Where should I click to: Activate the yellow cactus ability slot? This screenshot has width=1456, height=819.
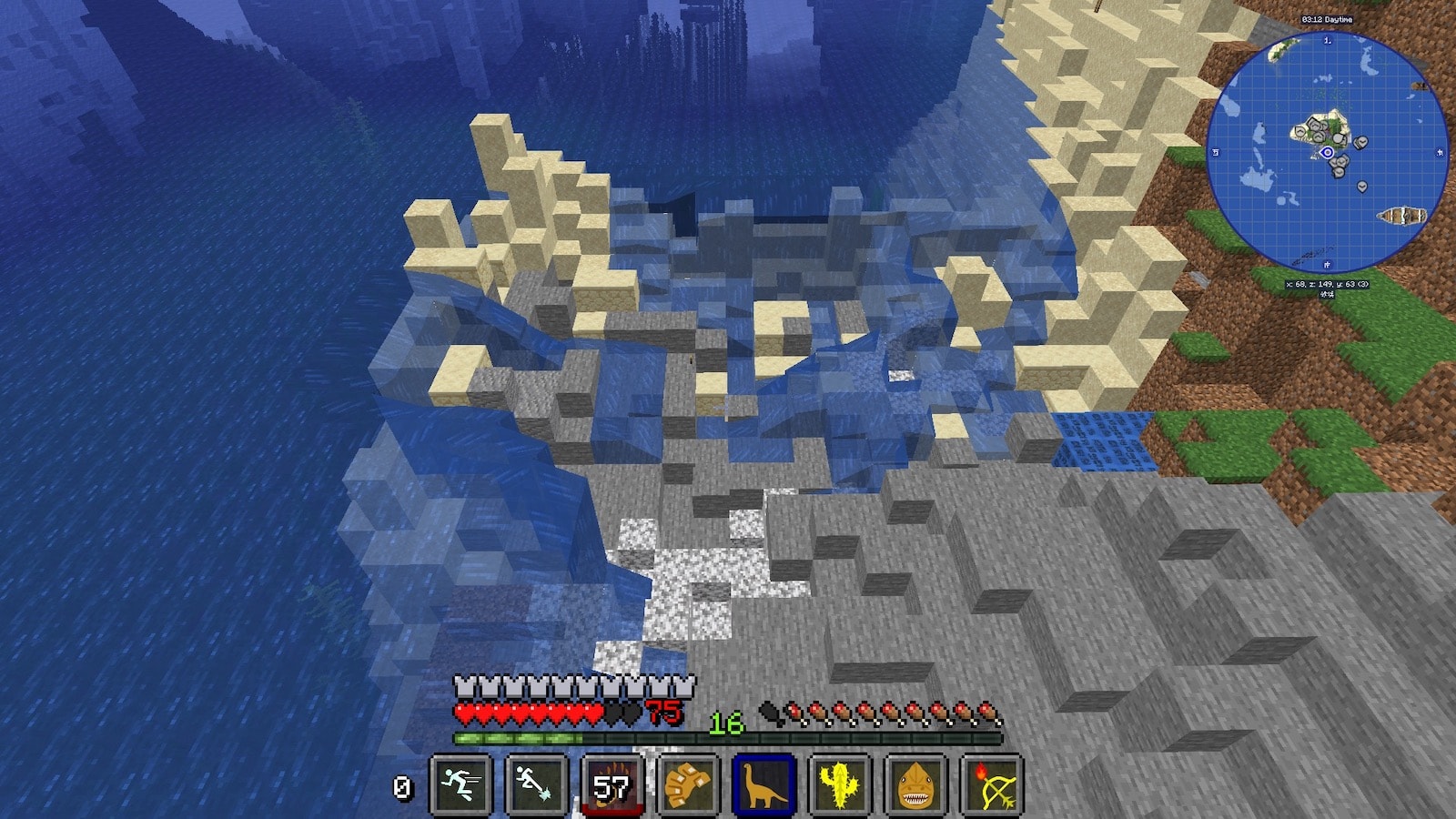[x=839, y=784]
